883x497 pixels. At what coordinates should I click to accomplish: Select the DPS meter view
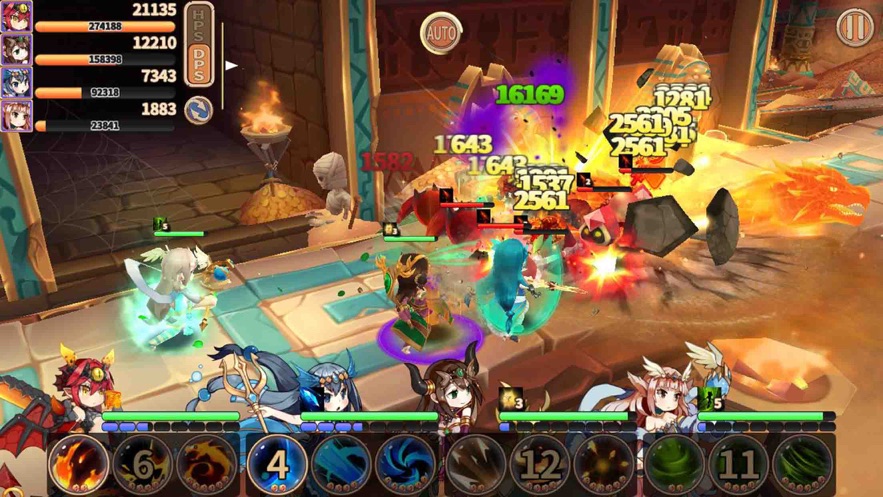click(x=200, y=62)
